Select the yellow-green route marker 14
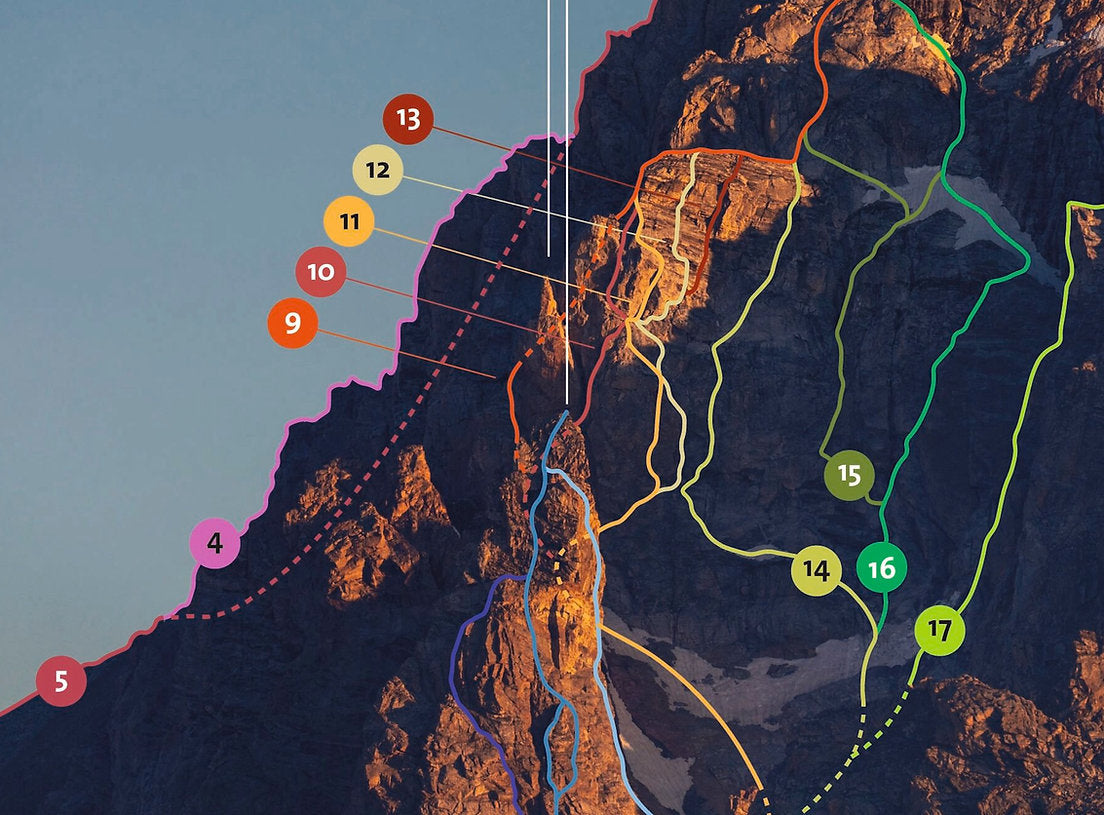This screenshot has height=815, width=1104. coord(816,571)
